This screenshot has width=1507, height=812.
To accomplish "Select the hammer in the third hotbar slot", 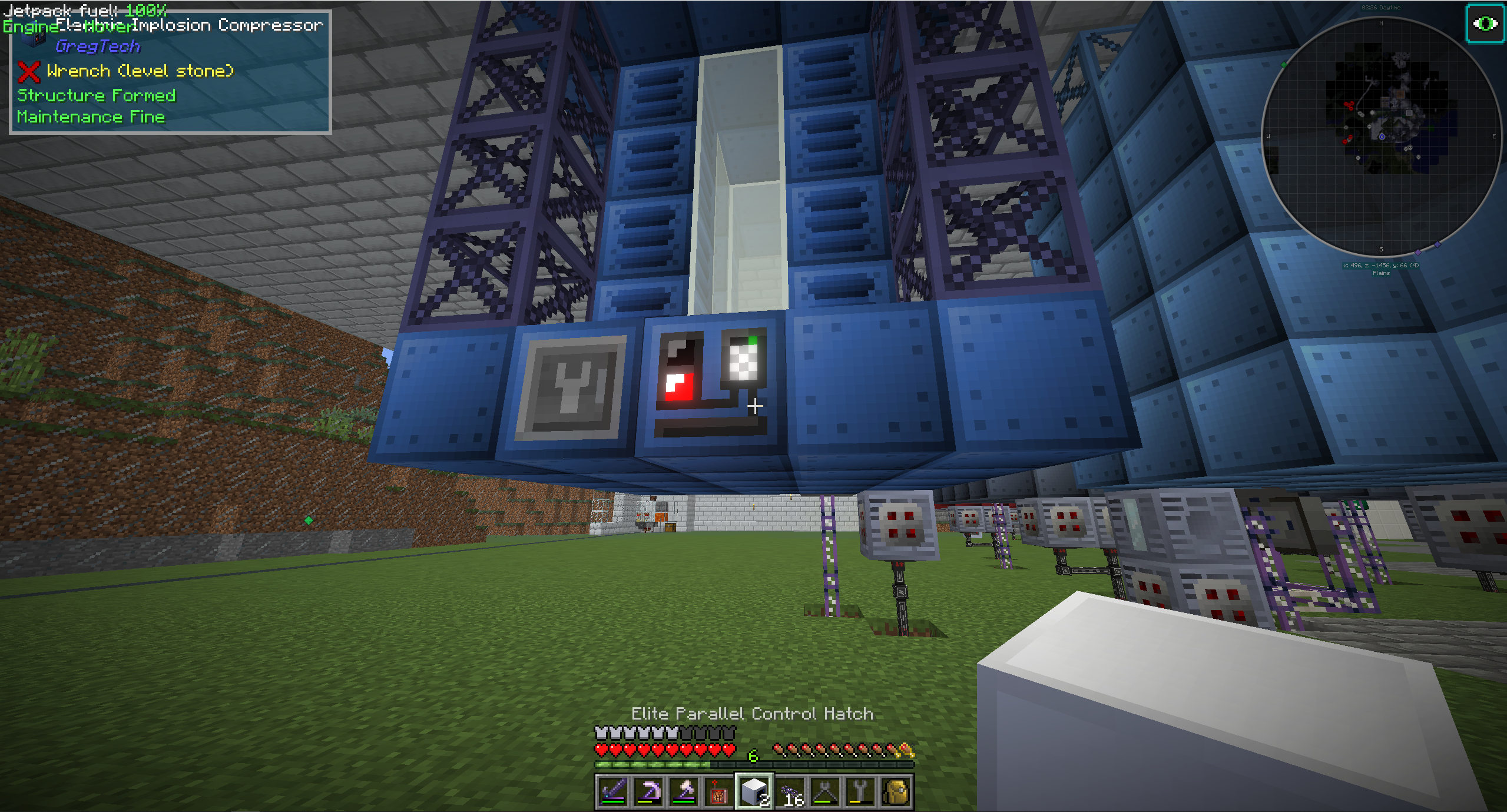I will point(685,790).
